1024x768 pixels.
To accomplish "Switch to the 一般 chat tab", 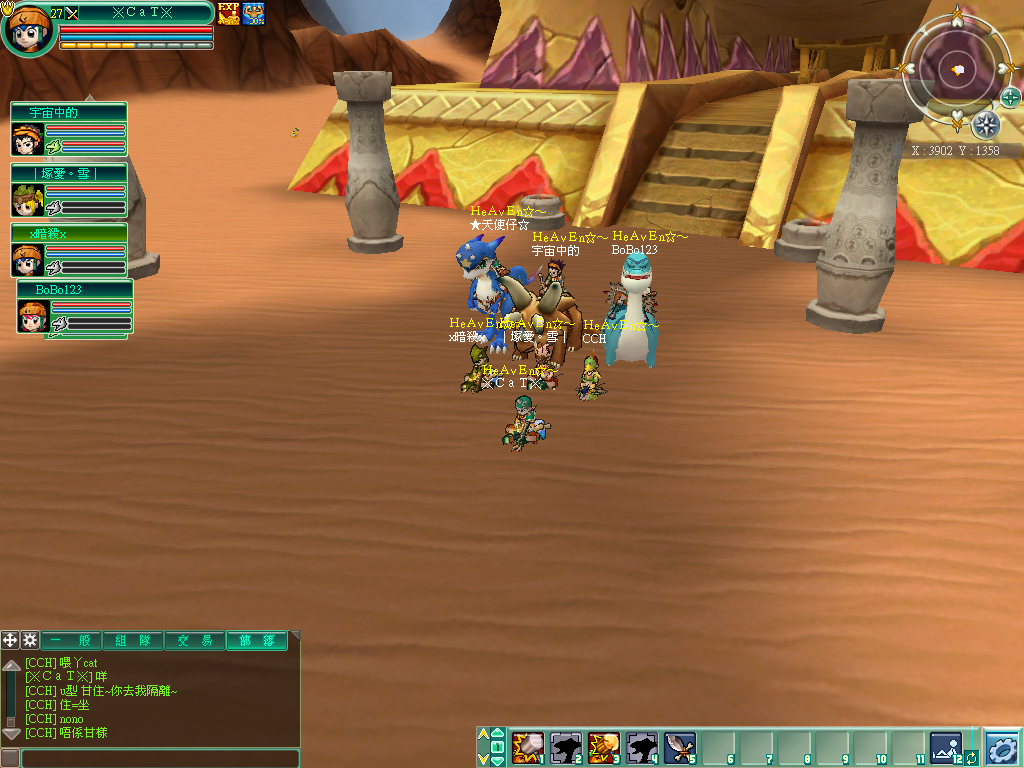I will [x=70, y=640].
